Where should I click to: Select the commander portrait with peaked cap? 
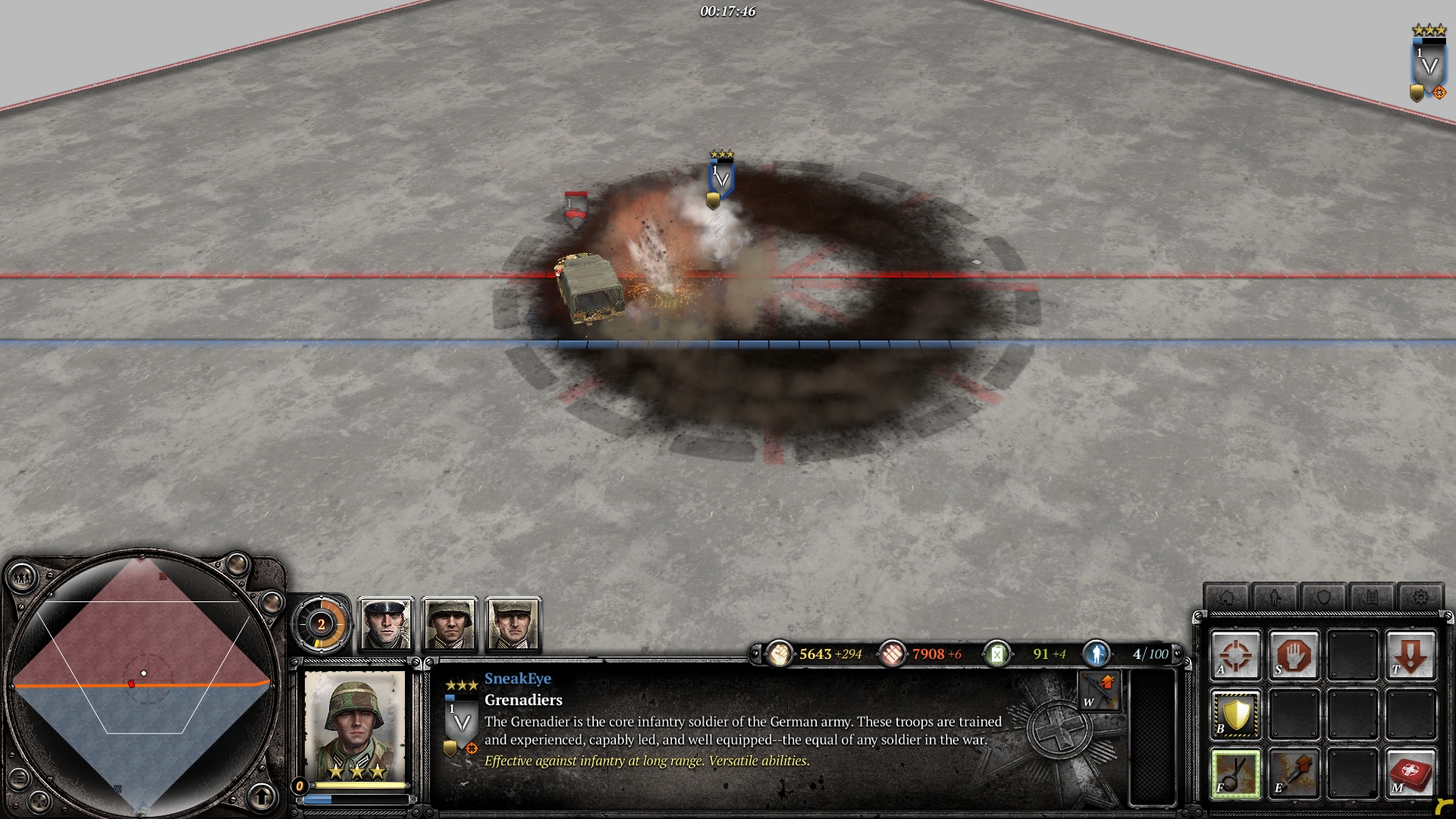(x=386, y=625)
